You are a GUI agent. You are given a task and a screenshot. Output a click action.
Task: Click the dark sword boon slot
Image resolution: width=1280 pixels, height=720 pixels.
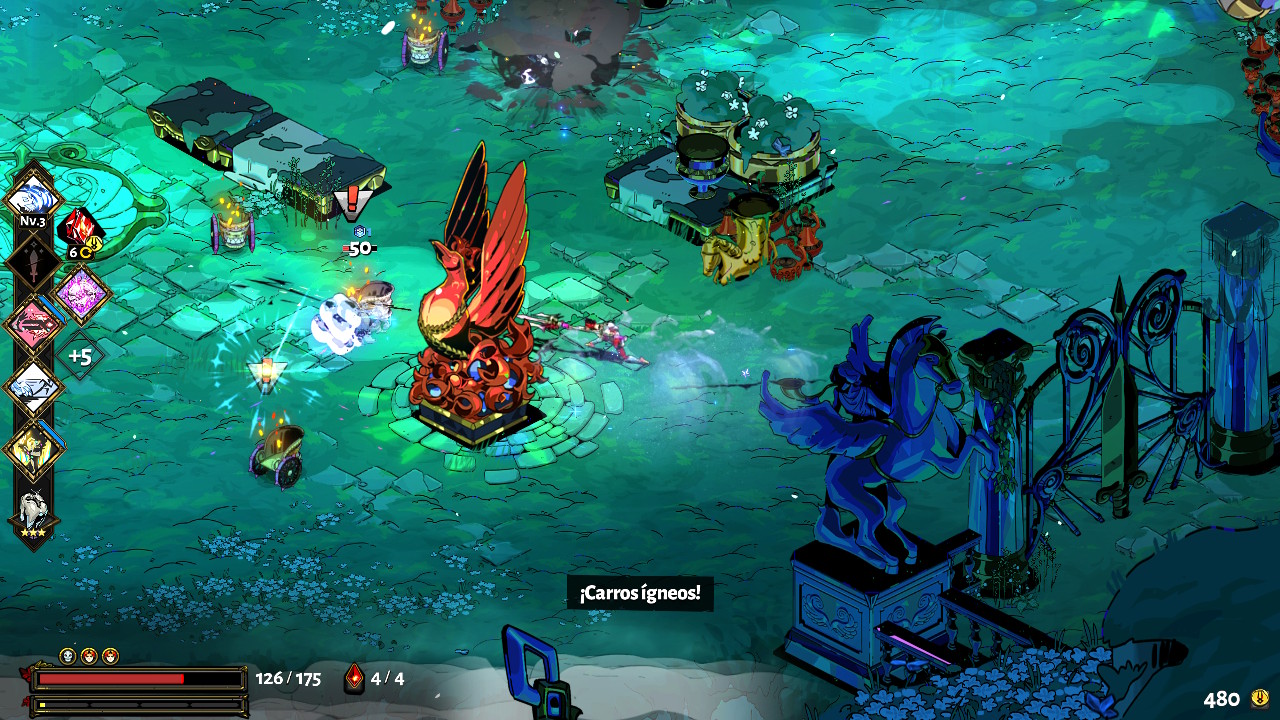point(33,262)
